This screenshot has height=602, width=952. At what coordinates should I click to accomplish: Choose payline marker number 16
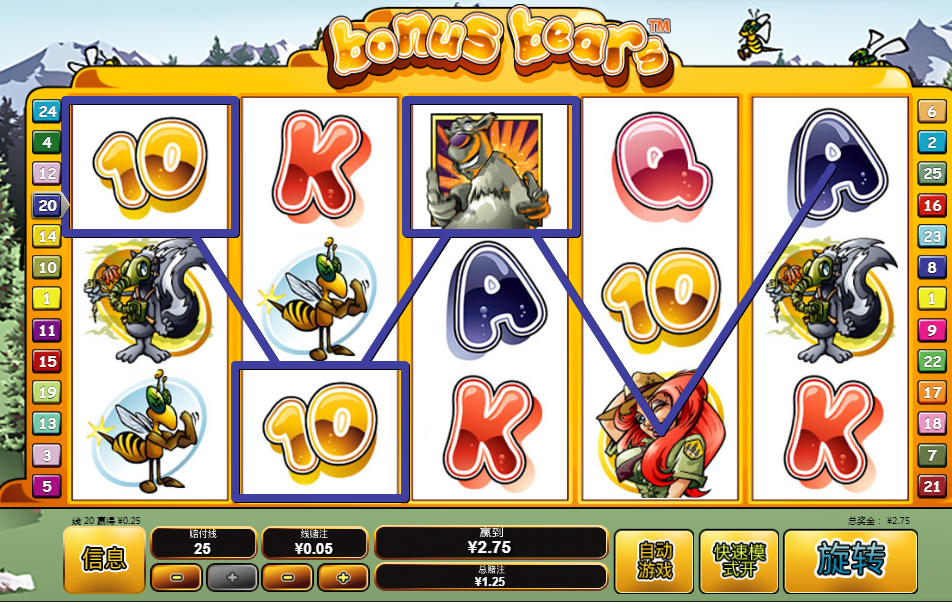(932, 206)
